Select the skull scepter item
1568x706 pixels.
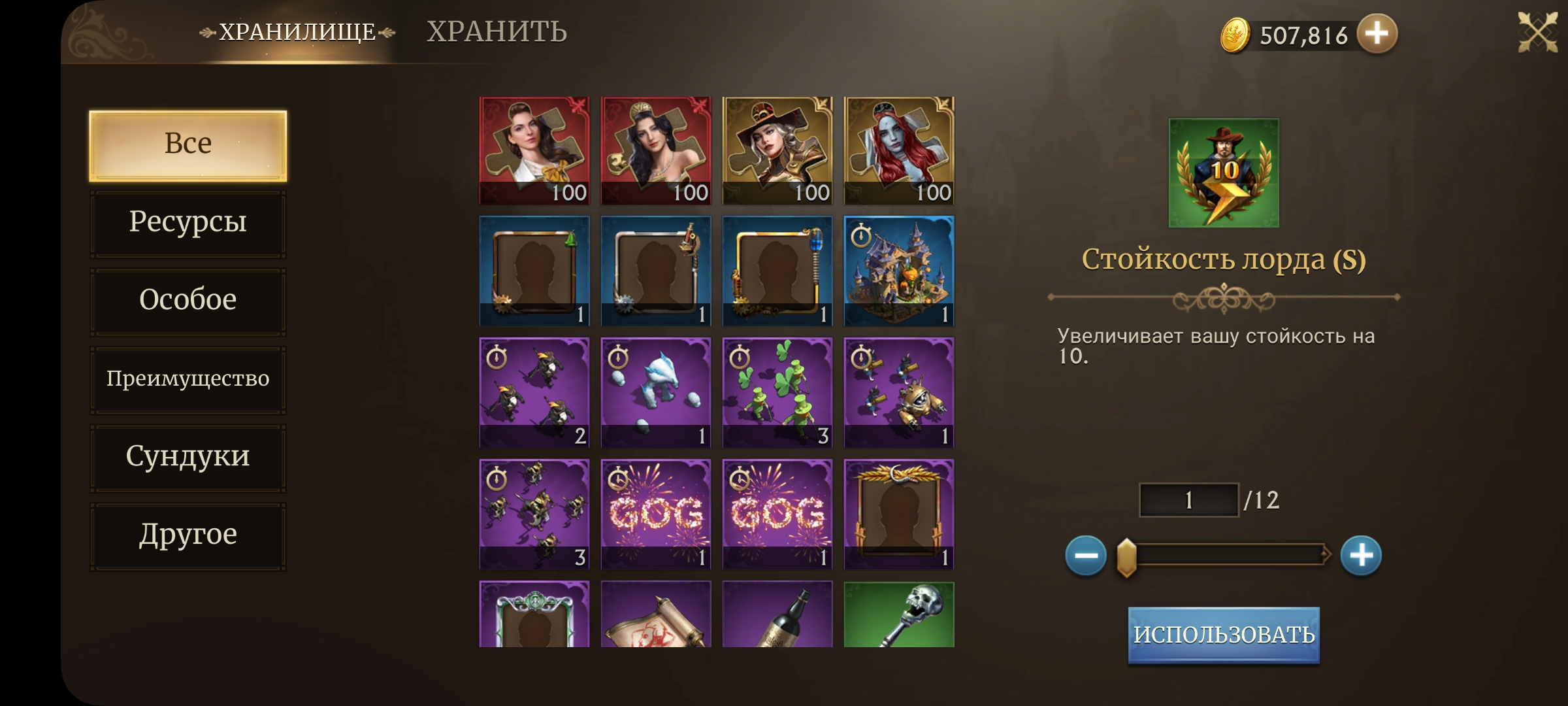coord(899,614)
